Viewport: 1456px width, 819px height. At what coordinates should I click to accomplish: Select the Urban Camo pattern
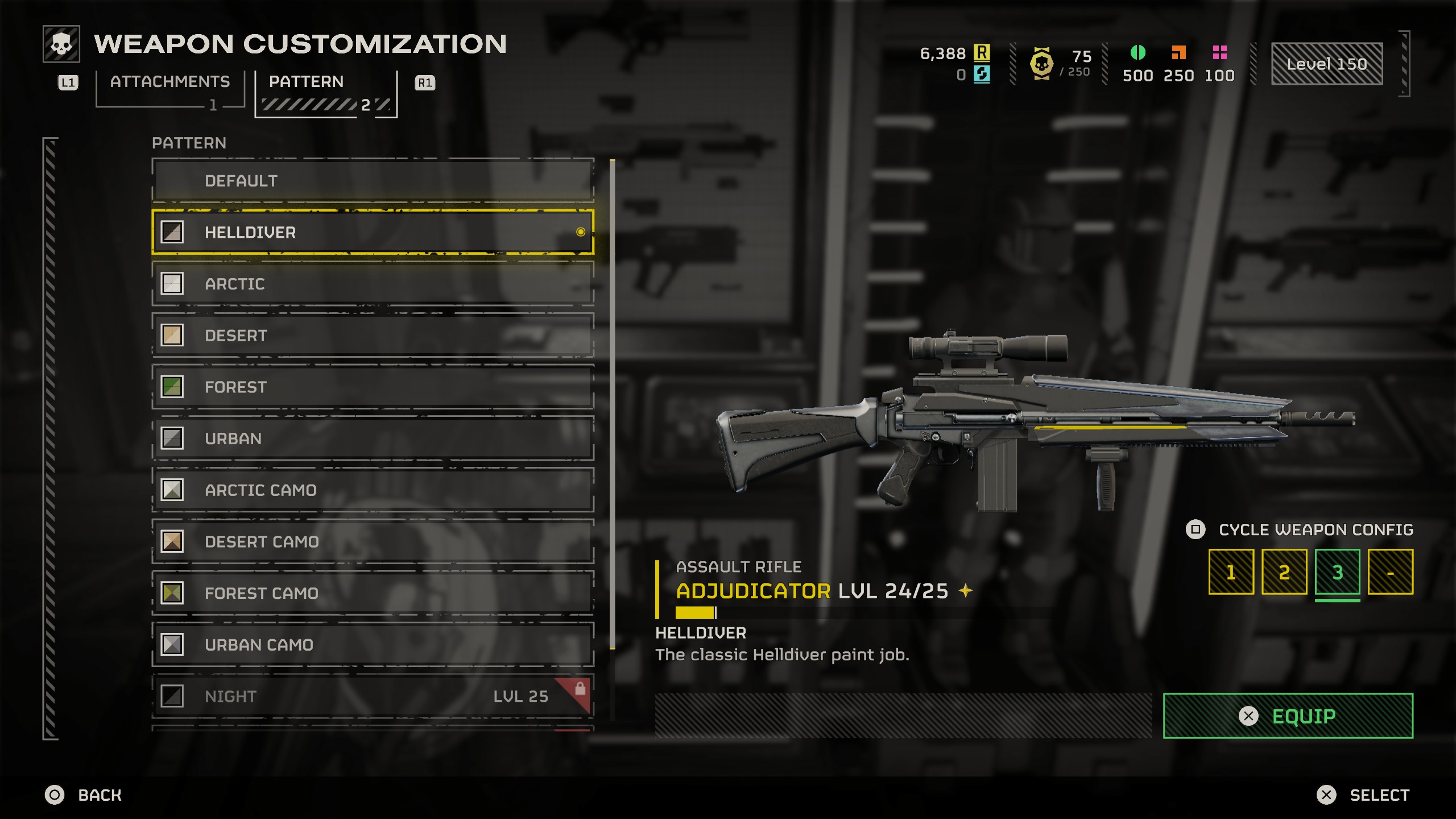click(373, 645)
